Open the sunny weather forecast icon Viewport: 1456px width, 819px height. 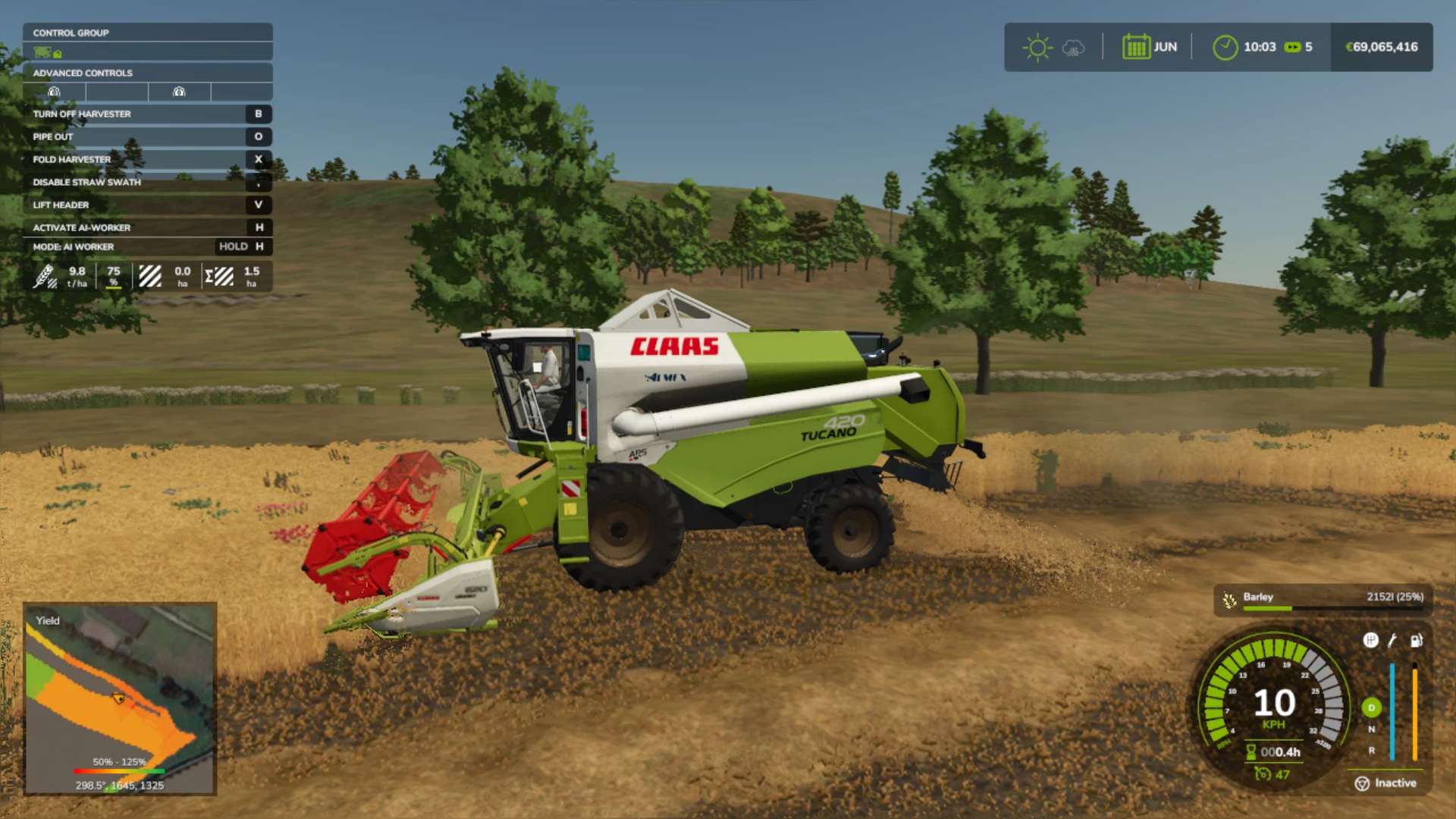point(1037,47)
